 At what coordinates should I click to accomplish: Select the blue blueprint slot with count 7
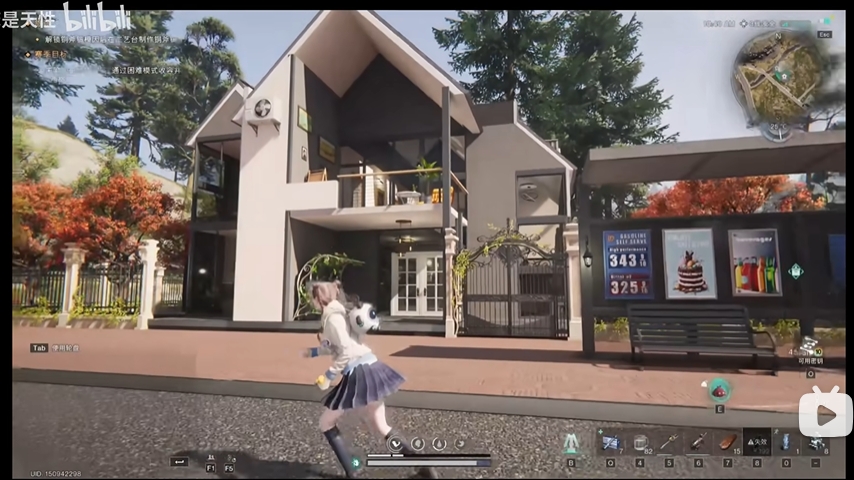pyautogui.click(x=609, y=441)
